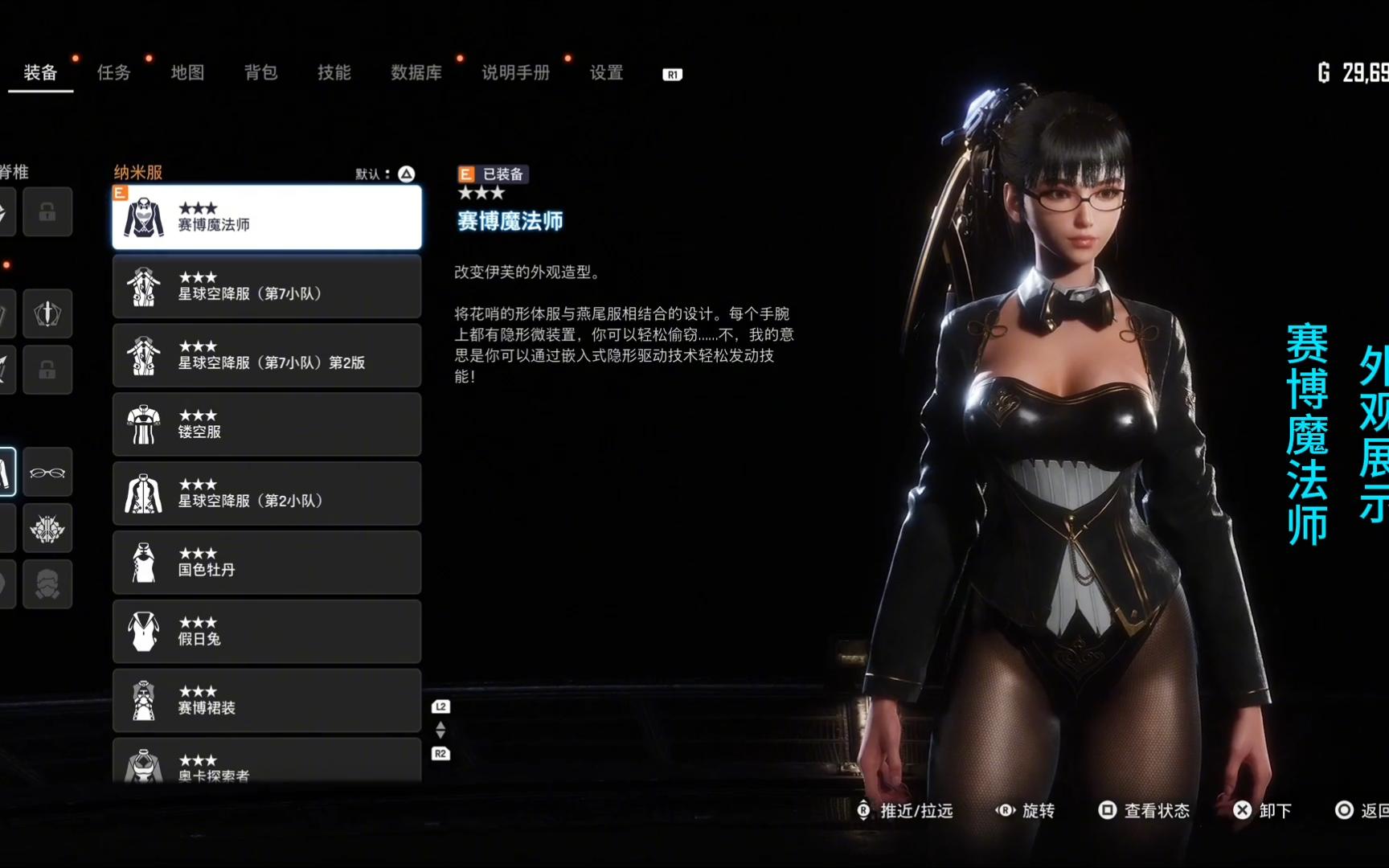Pick the 镂空服 outfit
Image resolution: width=1389 pixels, height=868 pixels.
click(266, 424)
